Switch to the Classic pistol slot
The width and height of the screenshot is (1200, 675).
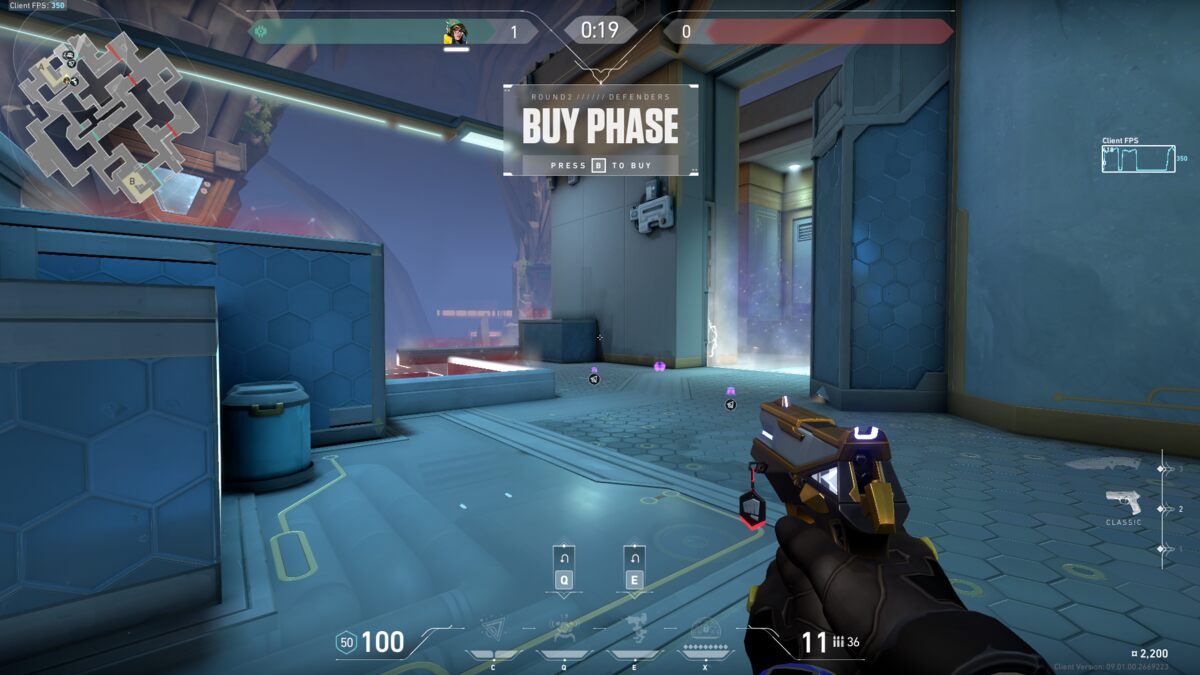click(1123, 501)
